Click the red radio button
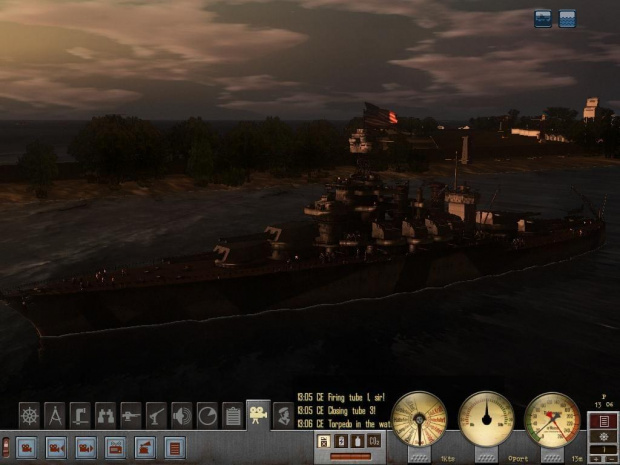Viewport: 620px width, 465px height. point(116,447)
